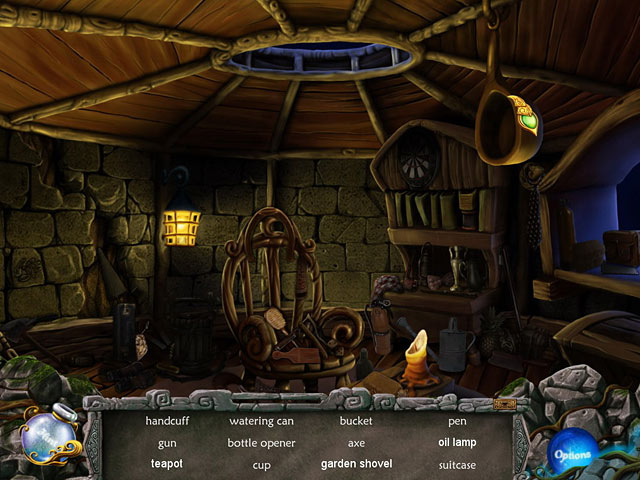Select the bold 'teapot' entry

(x=167, y=464)
